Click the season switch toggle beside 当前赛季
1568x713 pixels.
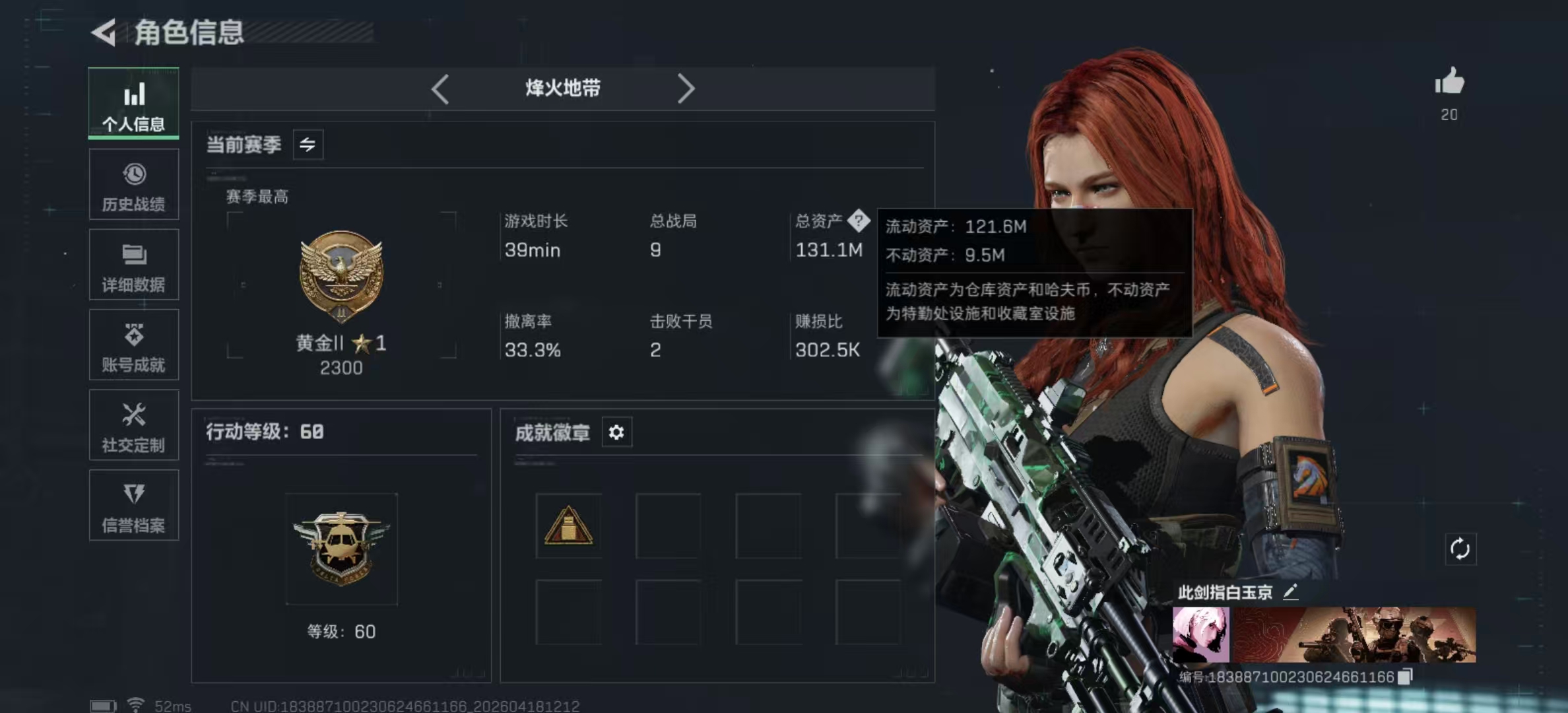coord(308,144)
